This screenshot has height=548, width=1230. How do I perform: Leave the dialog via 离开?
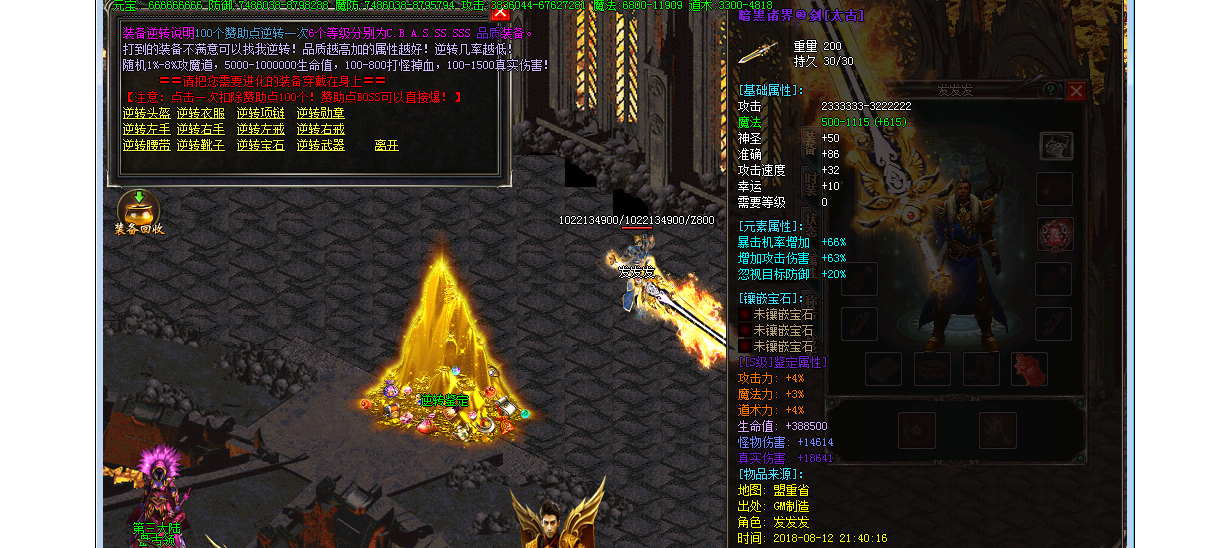click(x=386, y=145)
